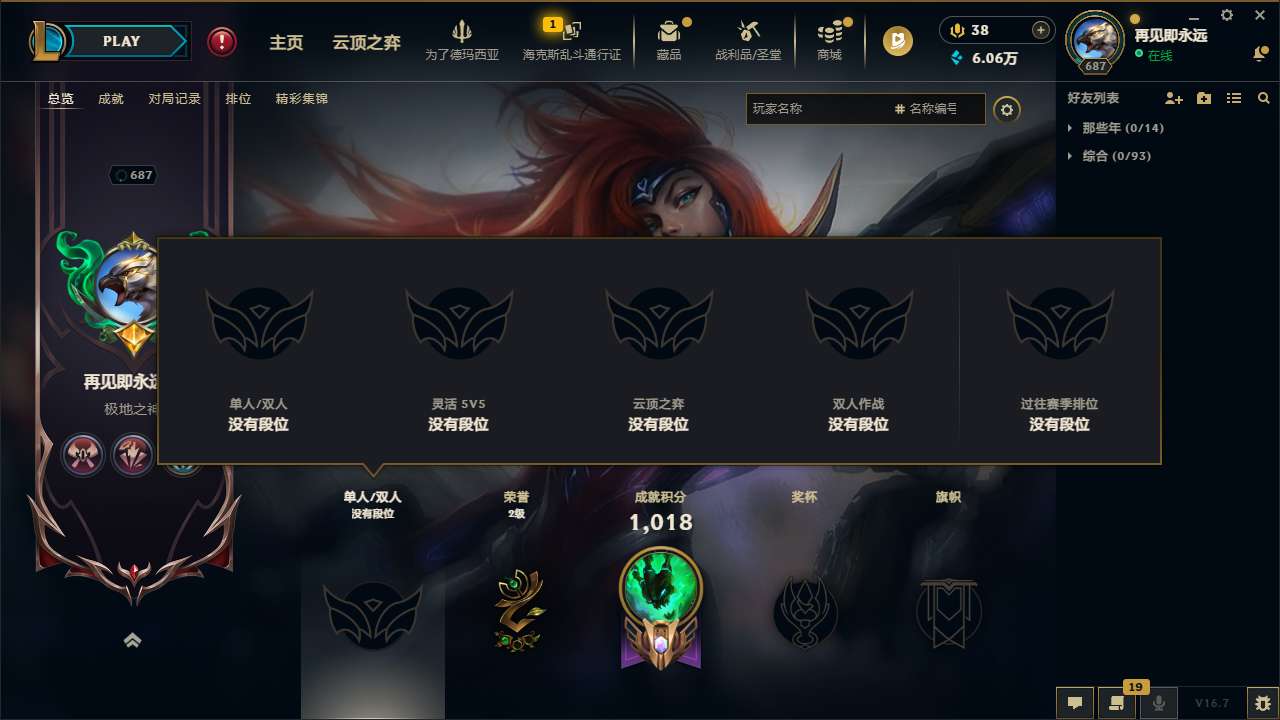1280x720 pixels.
Task: Open the 对局记录 match history tab
Action: (173, 98)
